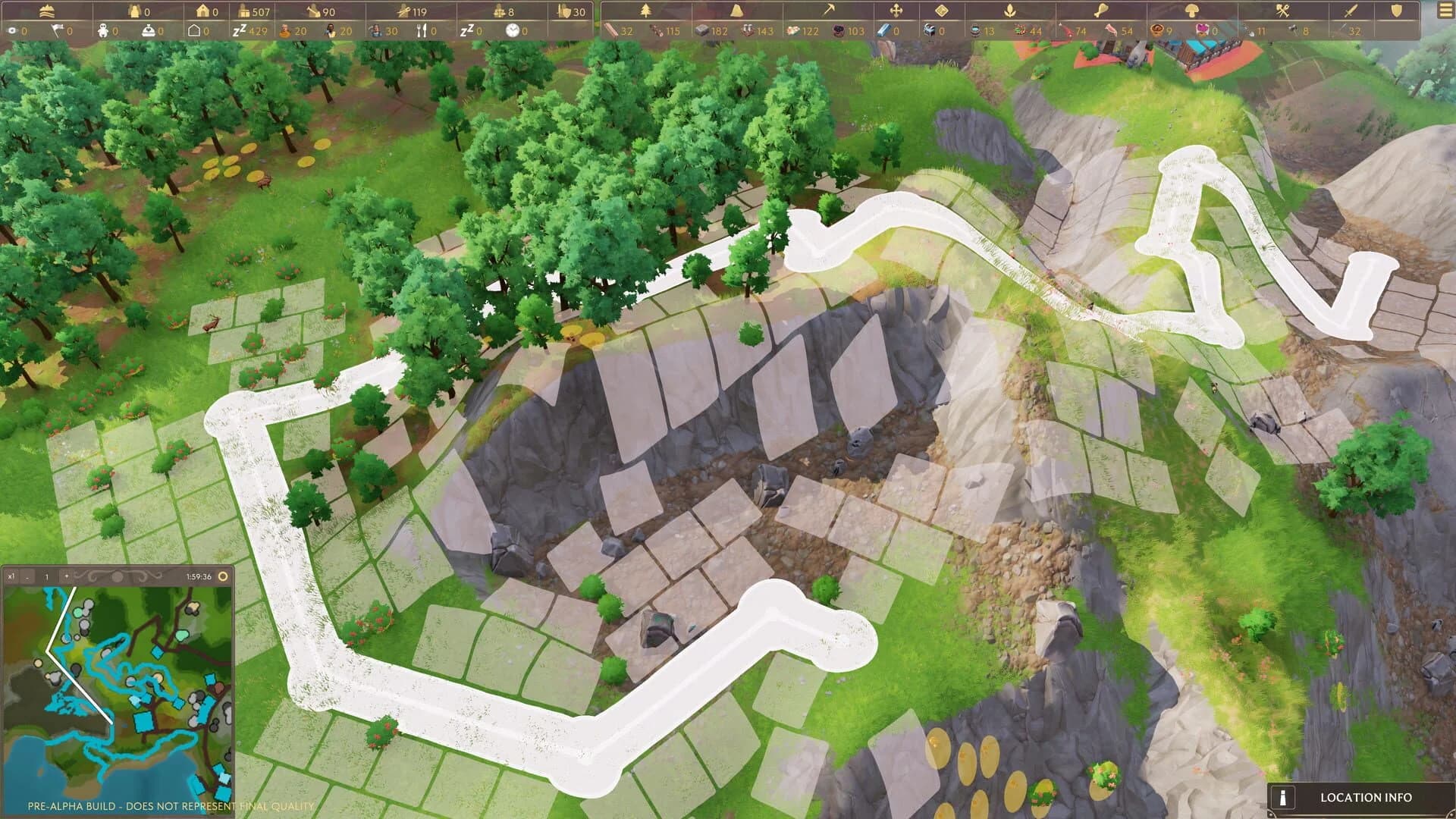Viewport: 1456px width, 819px height.
Task: Select the pickaxe mining zone tool
Action: 829,11
